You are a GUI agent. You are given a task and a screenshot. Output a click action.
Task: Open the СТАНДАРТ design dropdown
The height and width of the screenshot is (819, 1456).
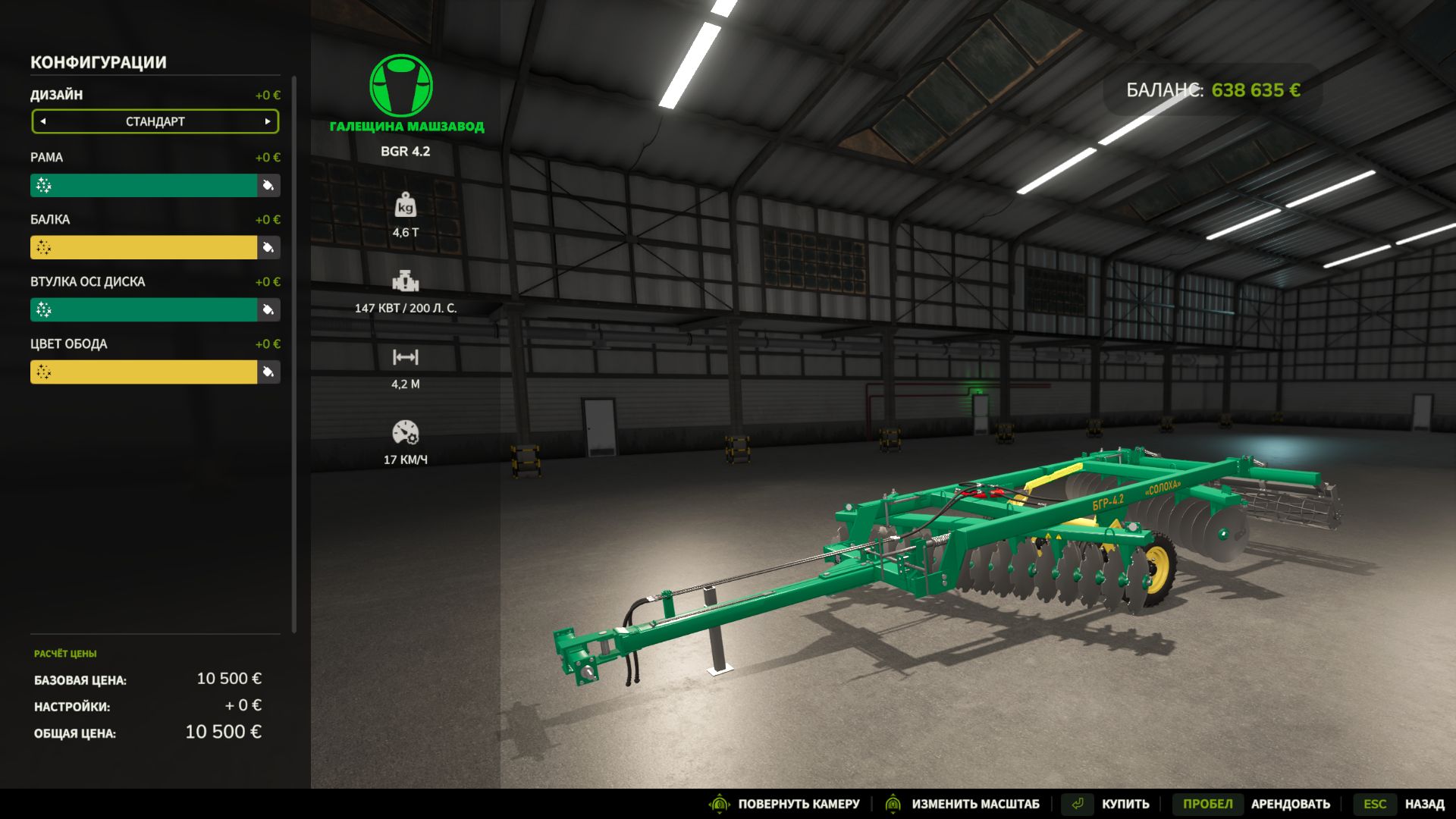155,121
